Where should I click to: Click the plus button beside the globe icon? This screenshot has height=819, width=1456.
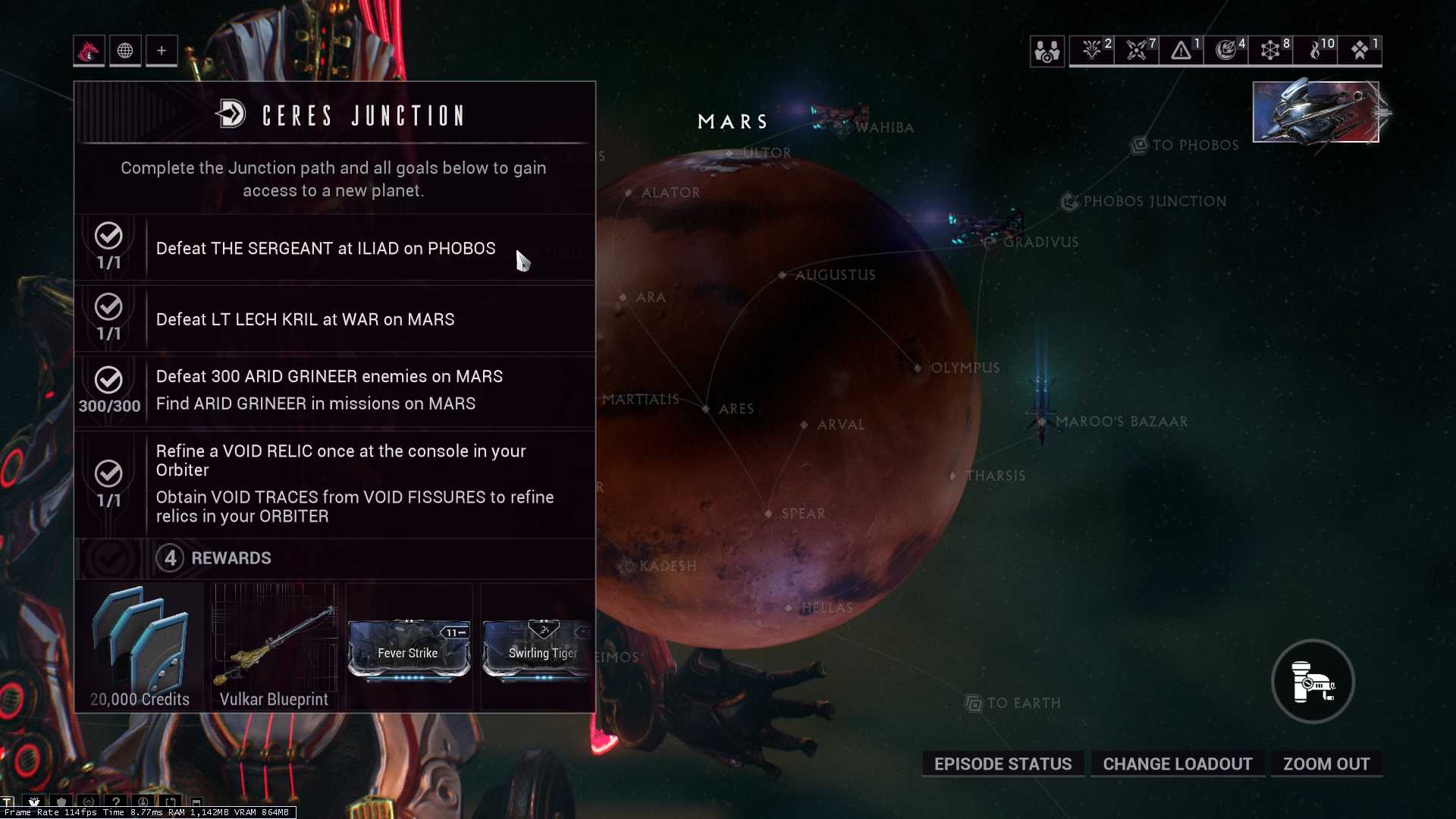point(162,50)
